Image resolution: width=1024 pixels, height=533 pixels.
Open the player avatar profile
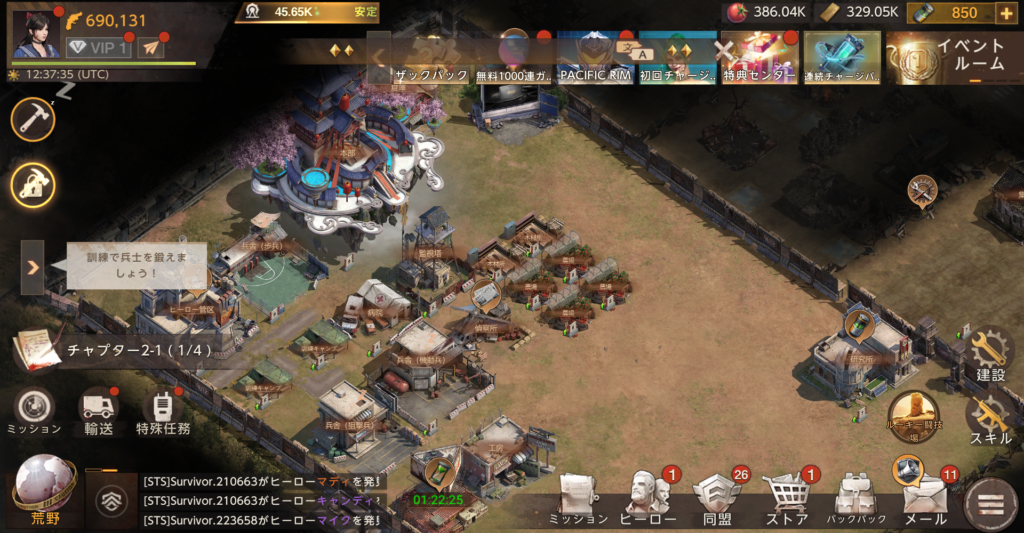click(36, 31)
